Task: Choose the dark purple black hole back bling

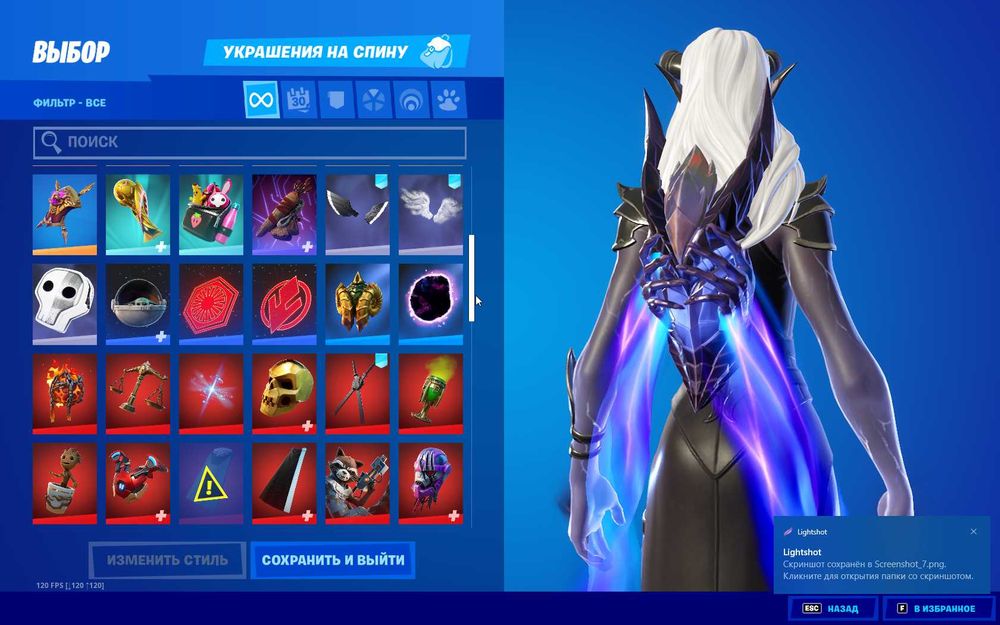Action: click(x=430, y=304)
